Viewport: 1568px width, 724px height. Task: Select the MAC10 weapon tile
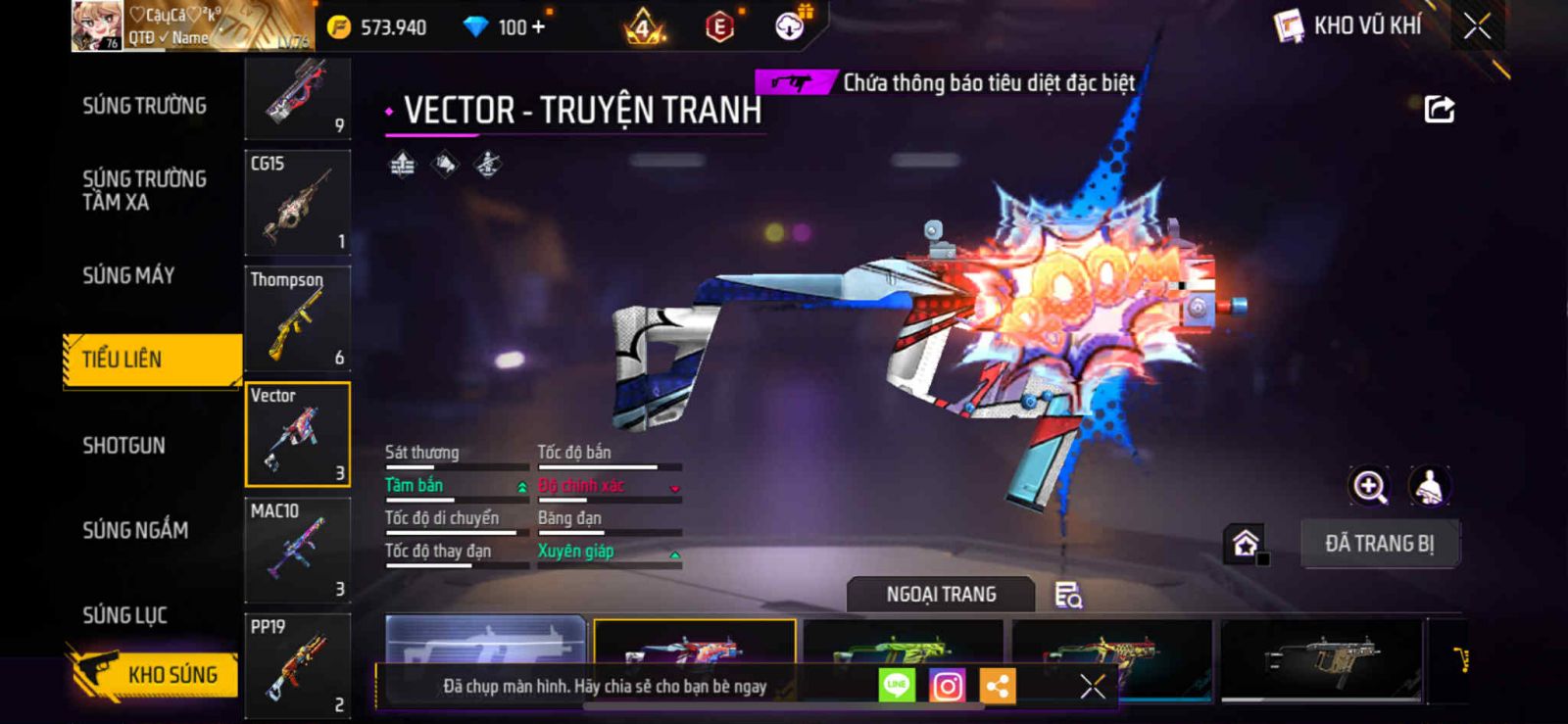(297, 550)
